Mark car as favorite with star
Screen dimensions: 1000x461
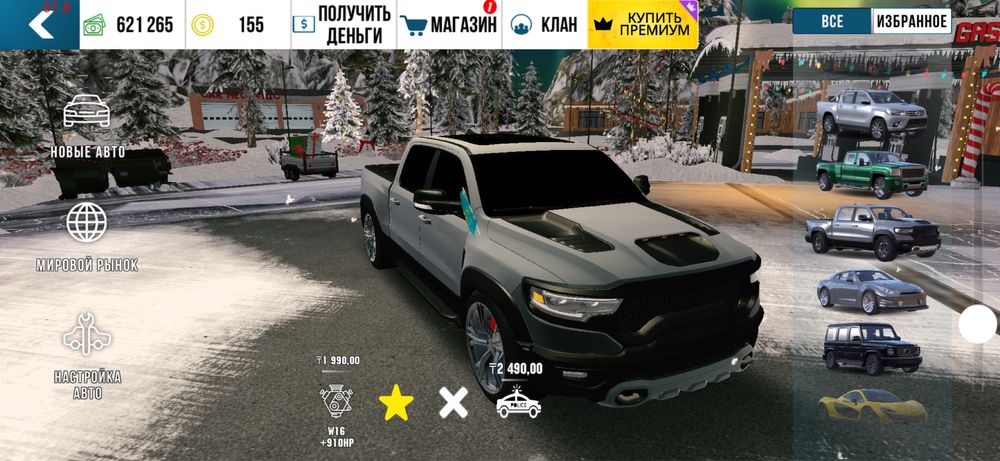(396, 403)
